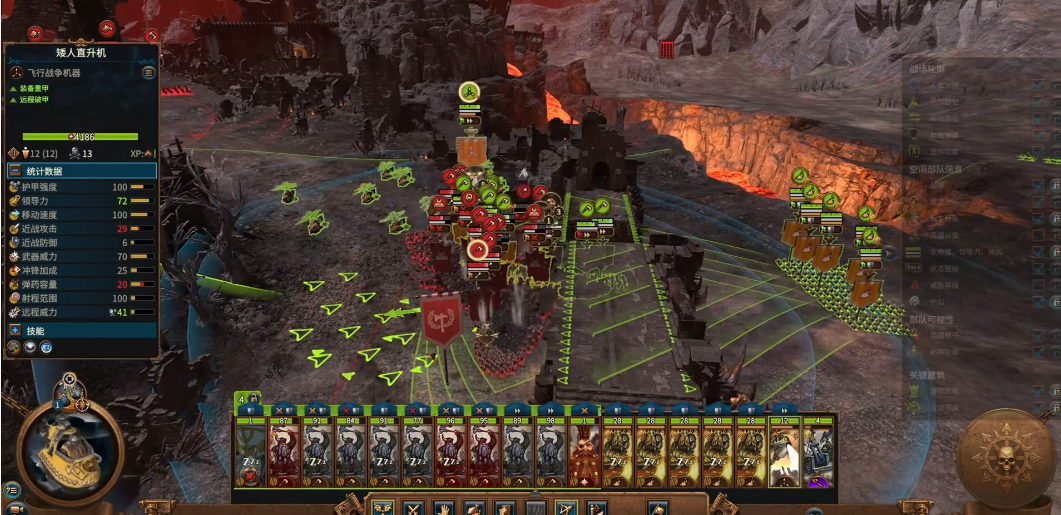Expand the side panel arrow on the right
The image size is (1061, 515).
pyautogui.click(x=890, y=254)
